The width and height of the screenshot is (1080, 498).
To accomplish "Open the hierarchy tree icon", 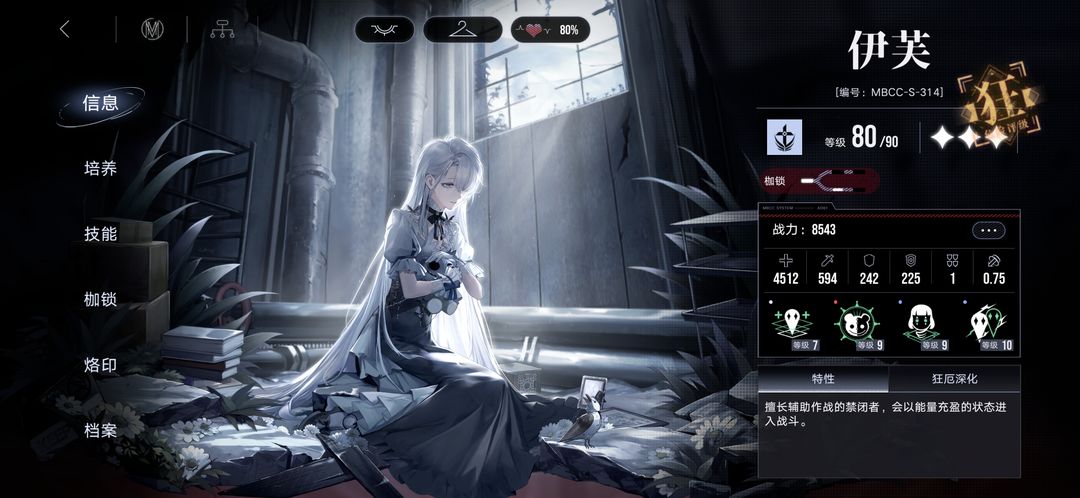I will click(222, 29).
